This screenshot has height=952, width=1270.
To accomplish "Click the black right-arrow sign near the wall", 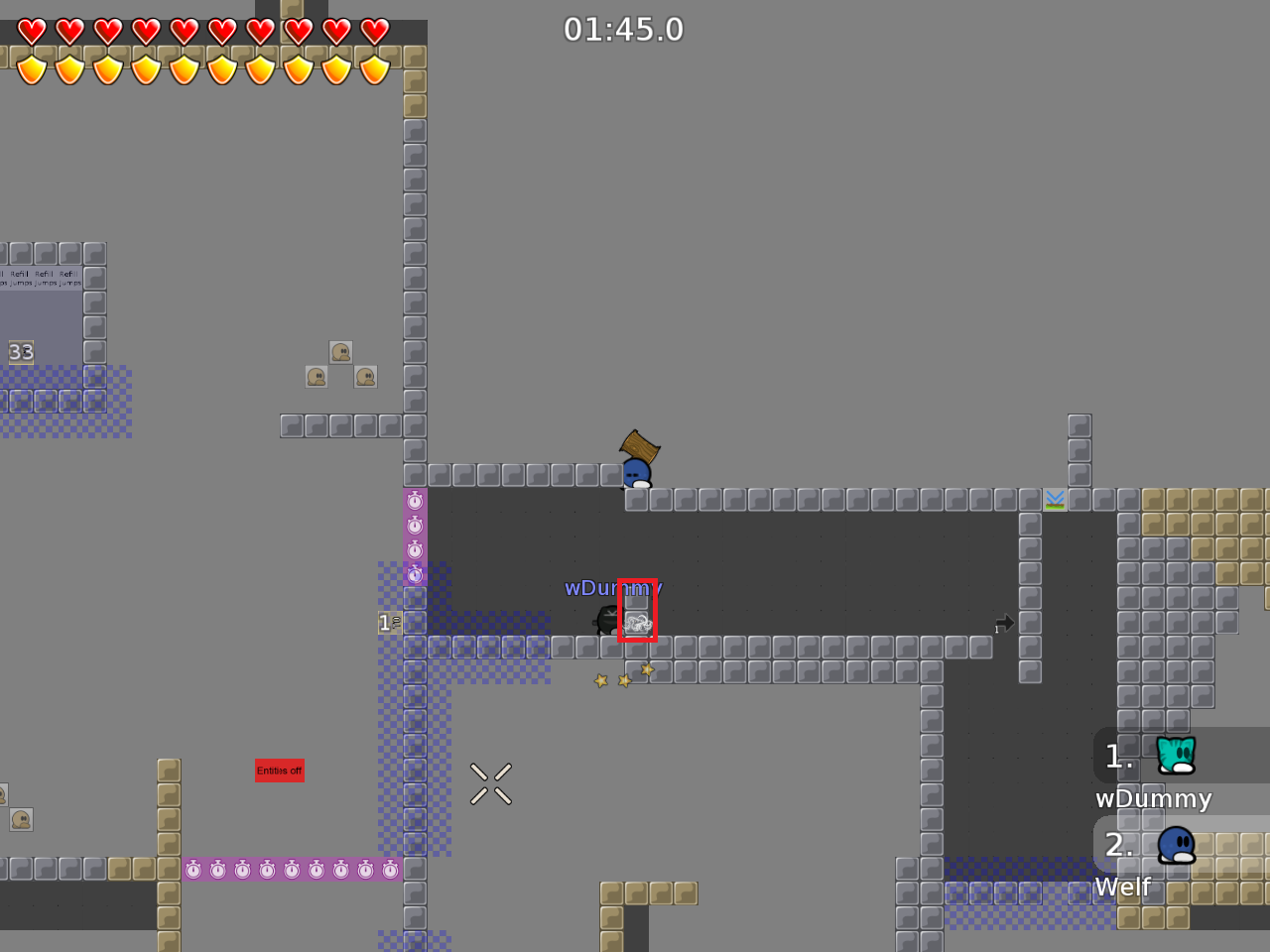I will click(1003, 623).
